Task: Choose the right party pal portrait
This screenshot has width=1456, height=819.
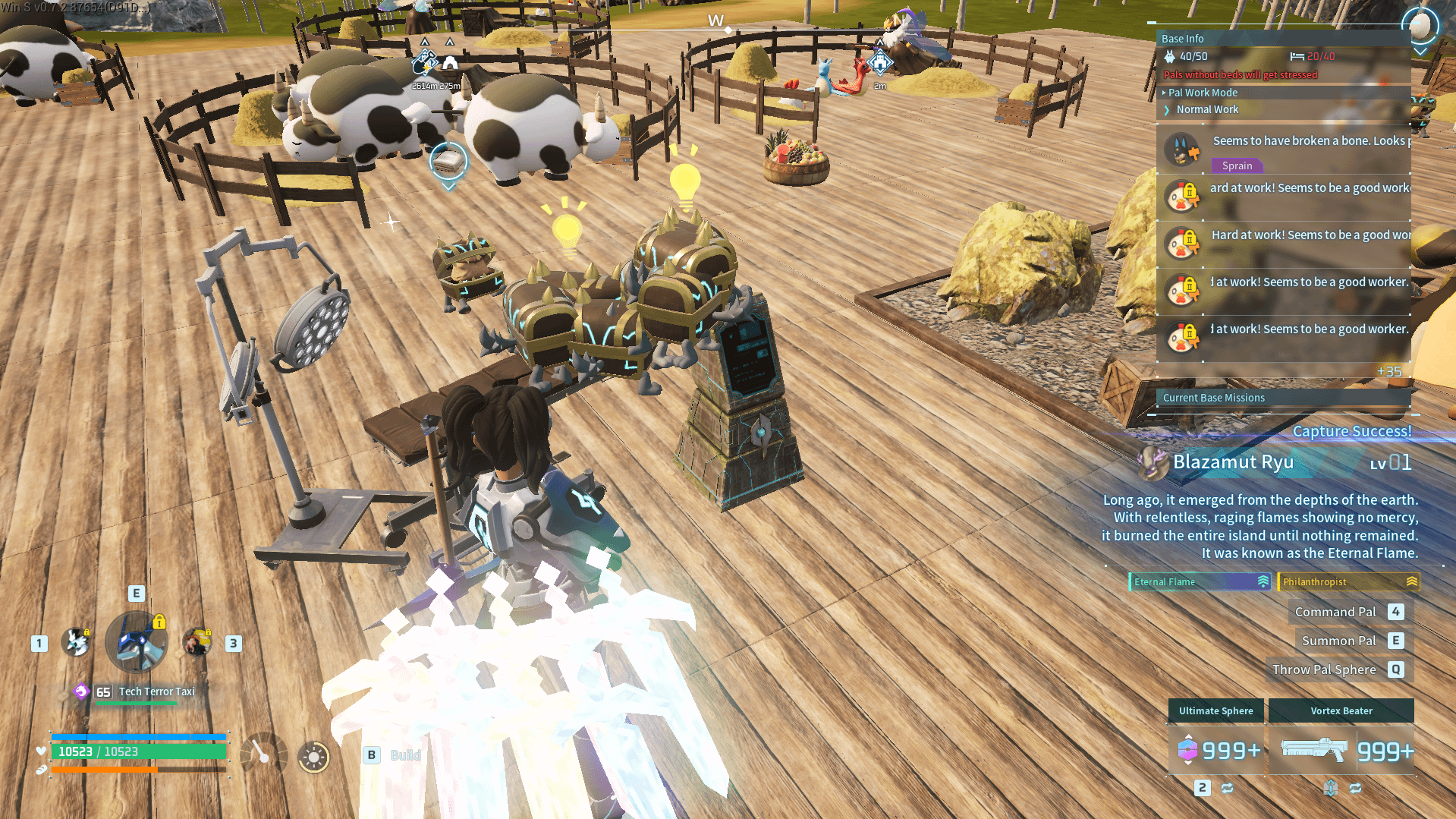Action: [x=197, y=642]
